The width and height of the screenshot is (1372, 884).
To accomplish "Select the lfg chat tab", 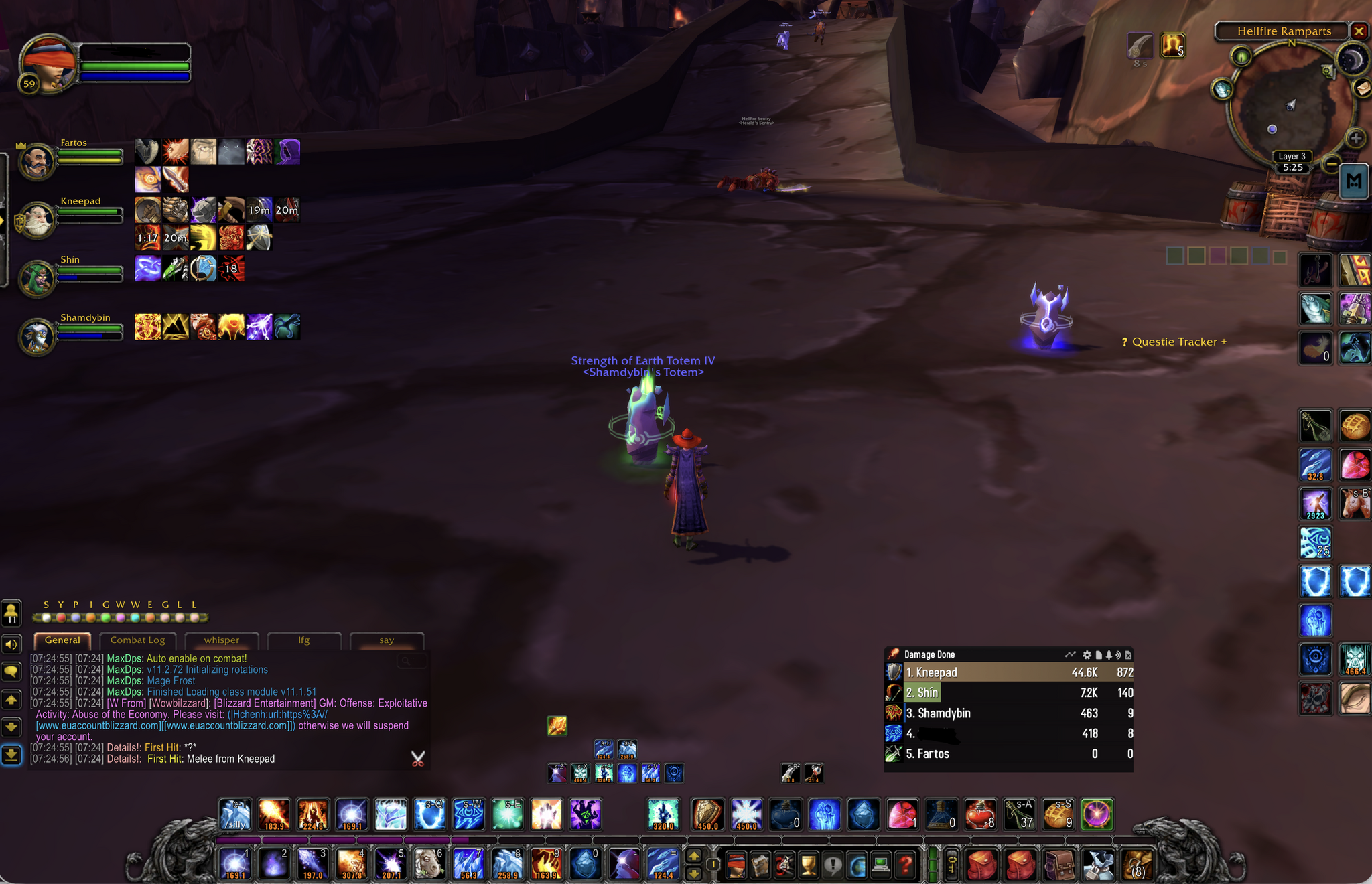I will click(x=304, y=640).
